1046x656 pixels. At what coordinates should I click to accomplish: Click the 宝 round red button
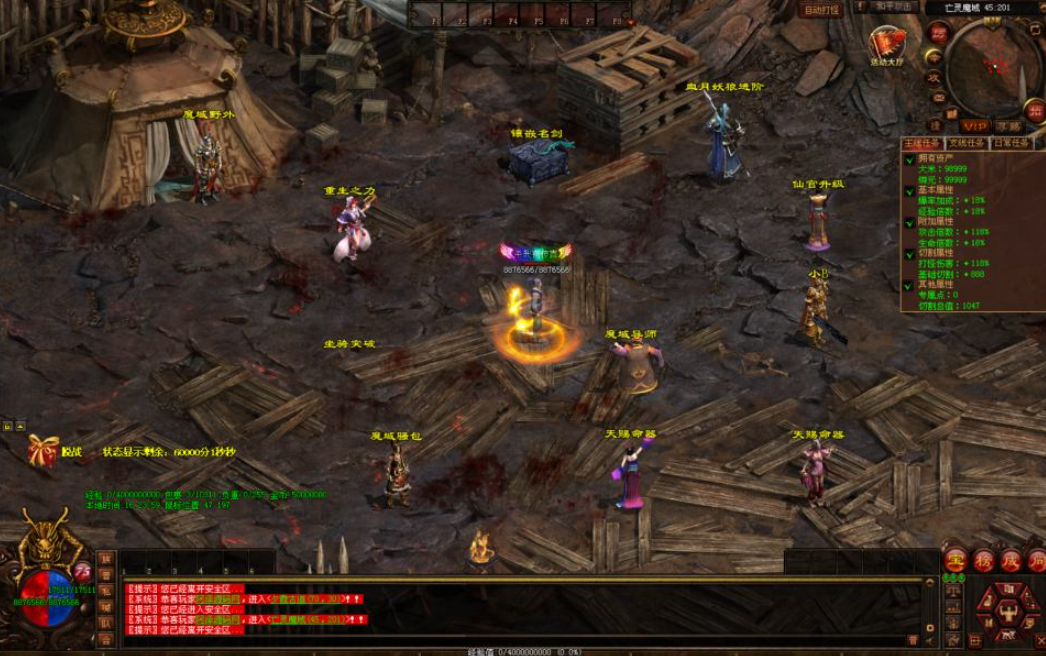tap(955, 560)
